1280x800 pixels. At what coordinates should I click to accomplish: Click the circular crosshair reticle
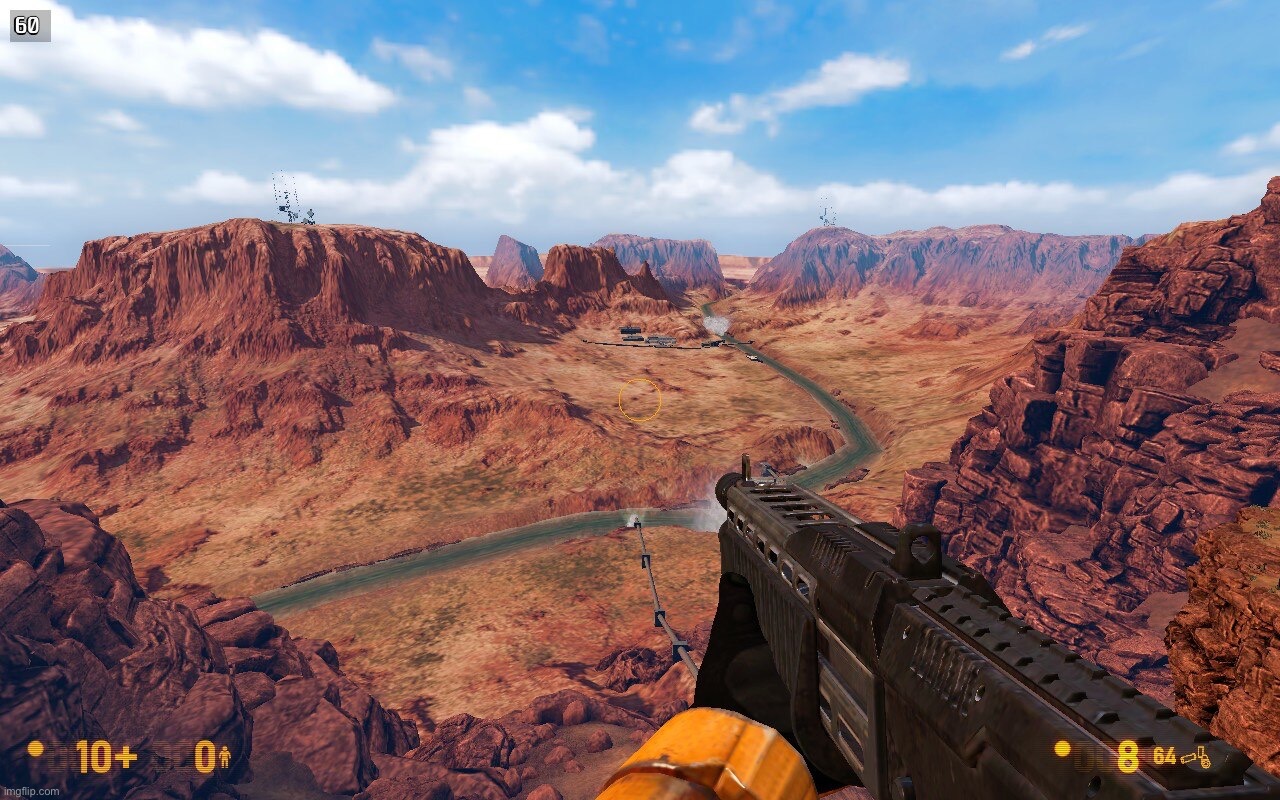640,399
